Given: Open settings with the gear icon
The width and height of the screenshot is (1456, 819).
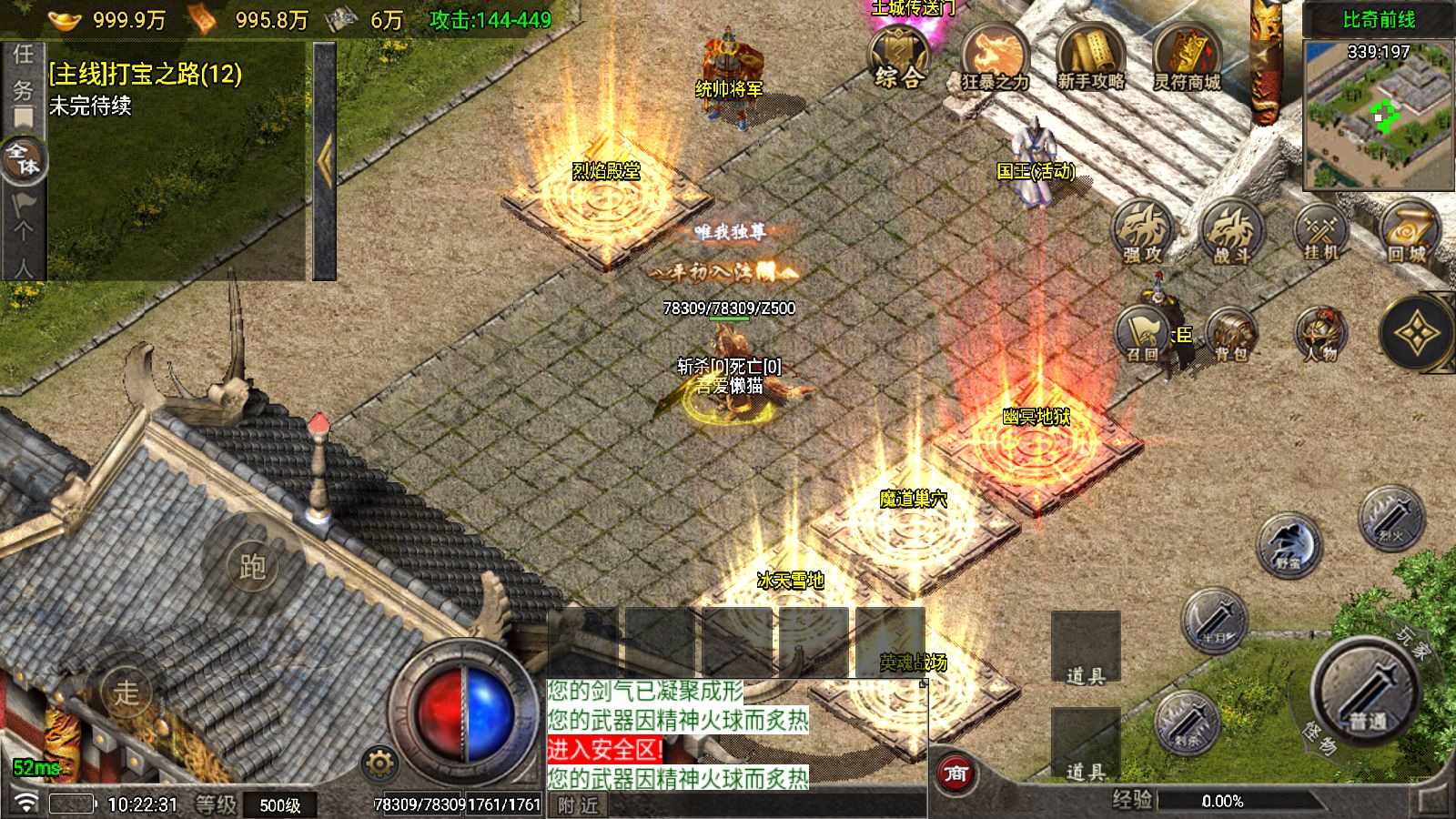Looking at the screenshot, I should (379, 763).
